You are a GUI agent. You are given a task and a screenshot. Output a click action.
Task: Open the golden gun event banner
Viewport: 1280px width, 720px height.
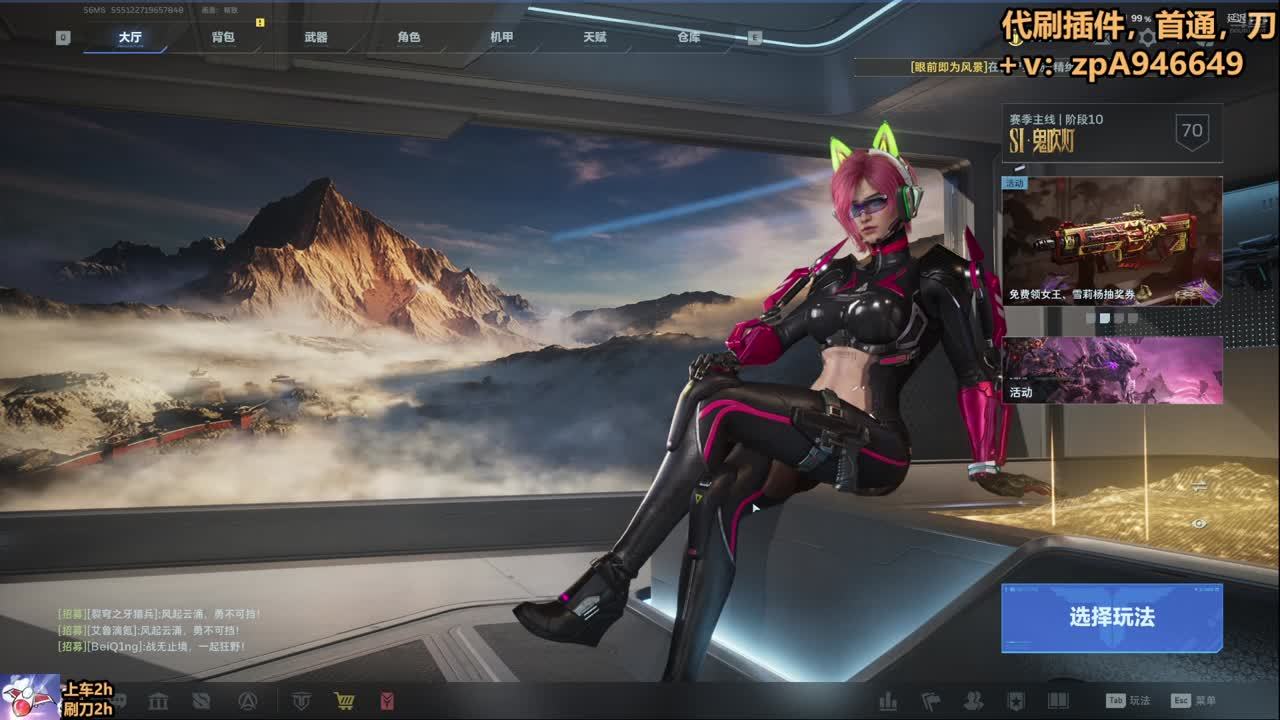[x=1112, y=241]
